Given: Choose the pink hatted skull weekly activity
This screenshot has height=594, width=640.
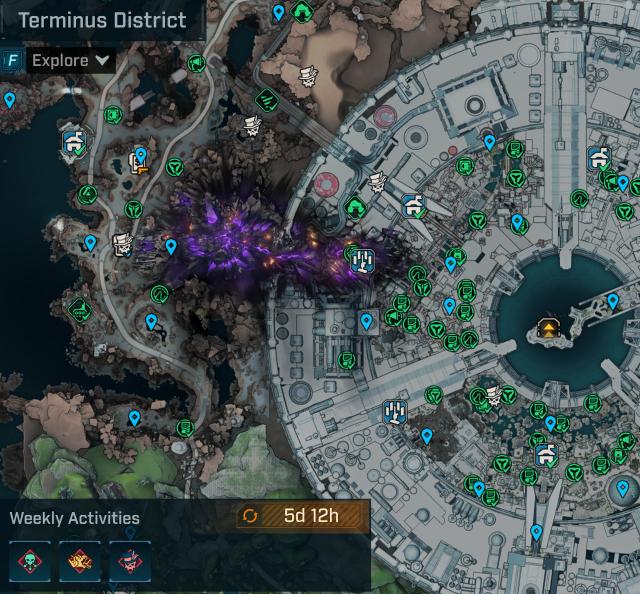Looking at the screenshot, I should 130,561.
